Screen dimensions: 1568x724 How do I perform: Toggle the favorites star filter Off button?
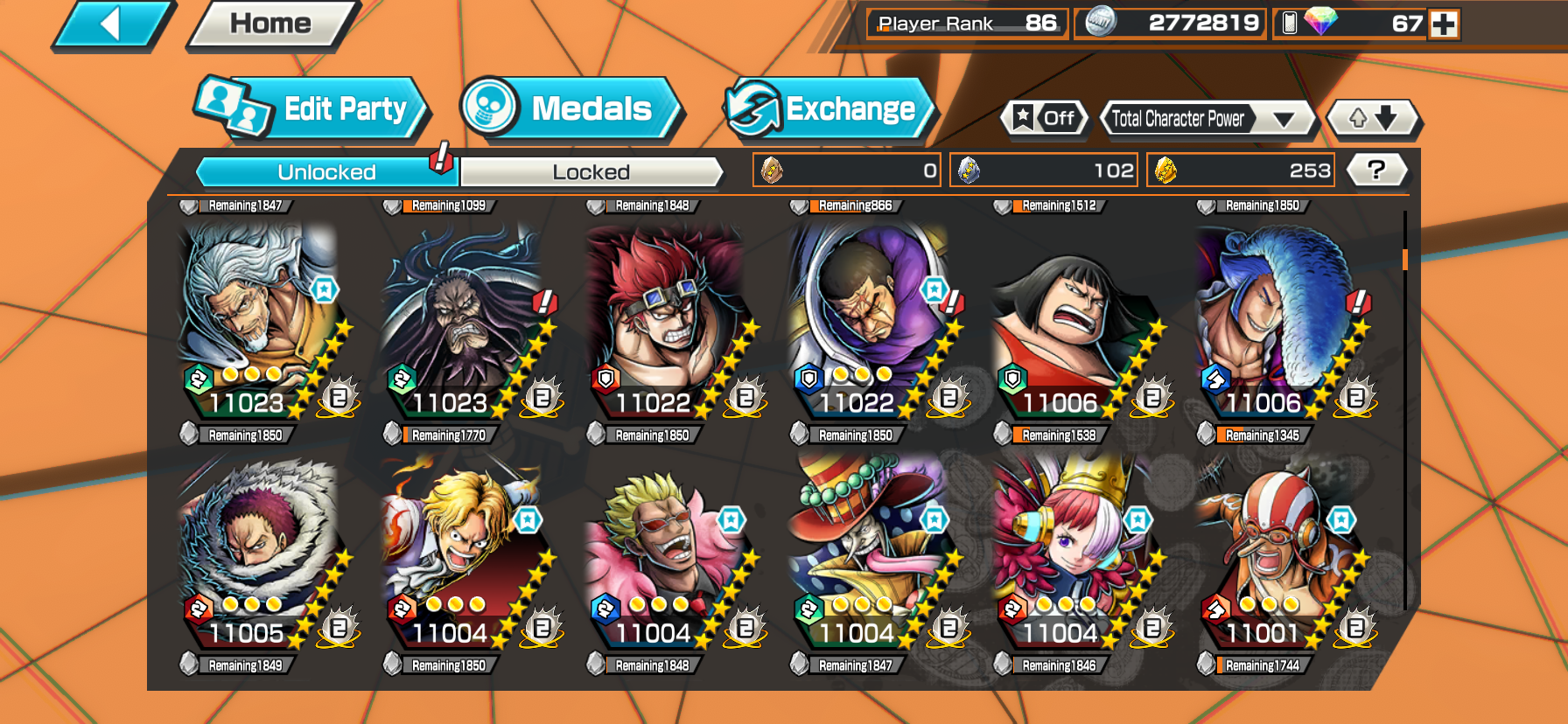click(1045, 118)
